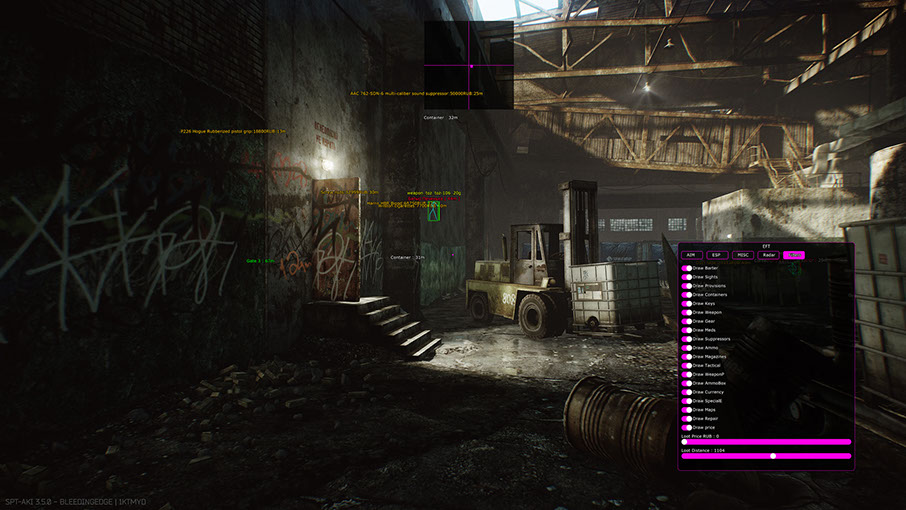The width and height of the screenshot is (906, 510).
Task: Click the highlighted Filters tab
Action: 794,255
